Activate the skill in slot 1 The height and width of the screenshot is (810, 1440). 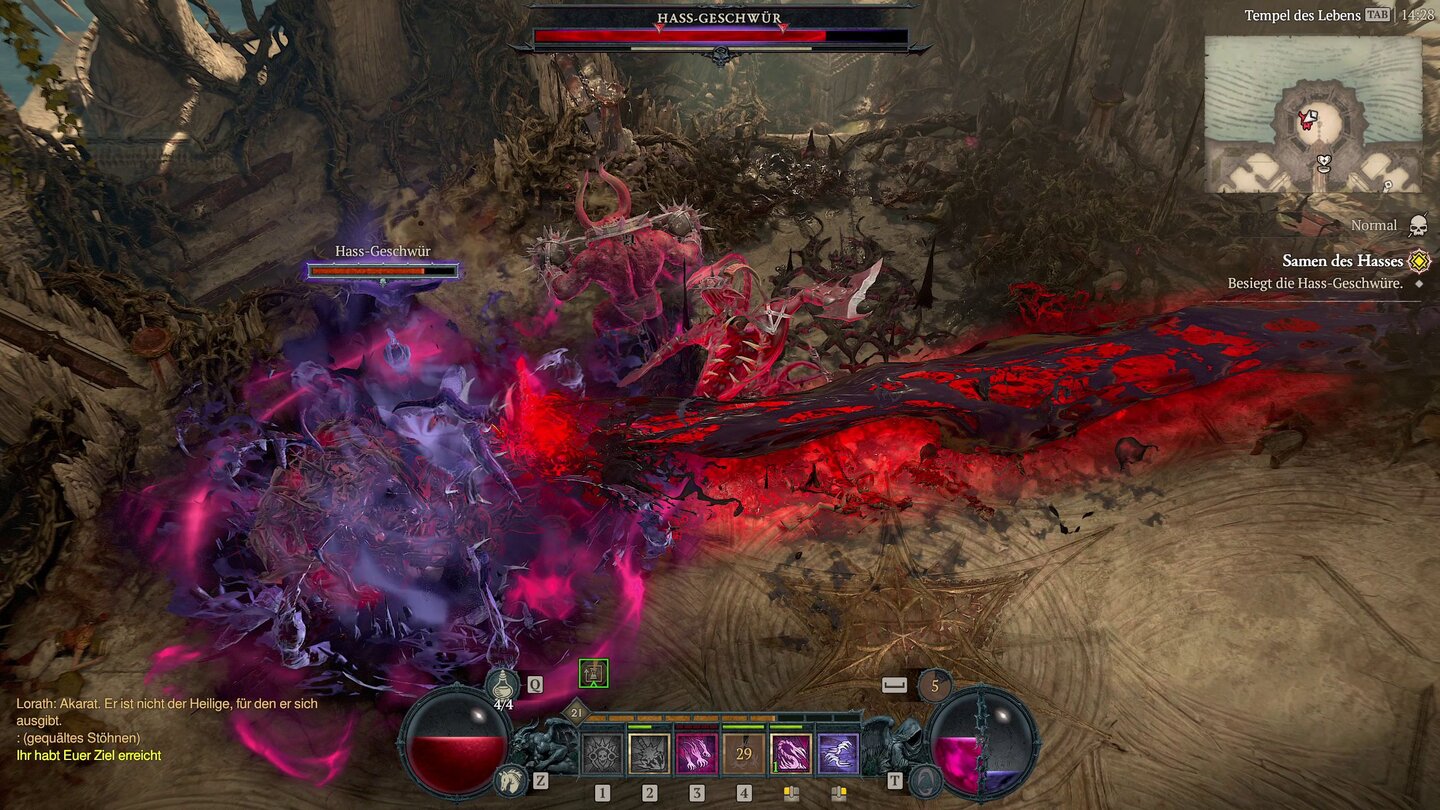click(603, 752)
